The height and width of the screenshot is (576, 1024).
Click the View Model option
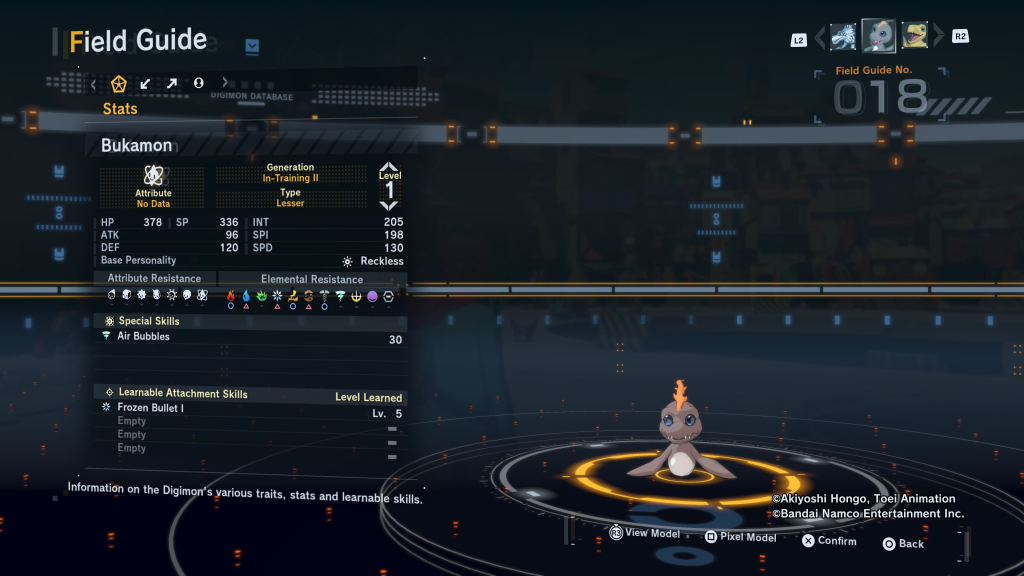pyautogui.click(x=644, y=534)
